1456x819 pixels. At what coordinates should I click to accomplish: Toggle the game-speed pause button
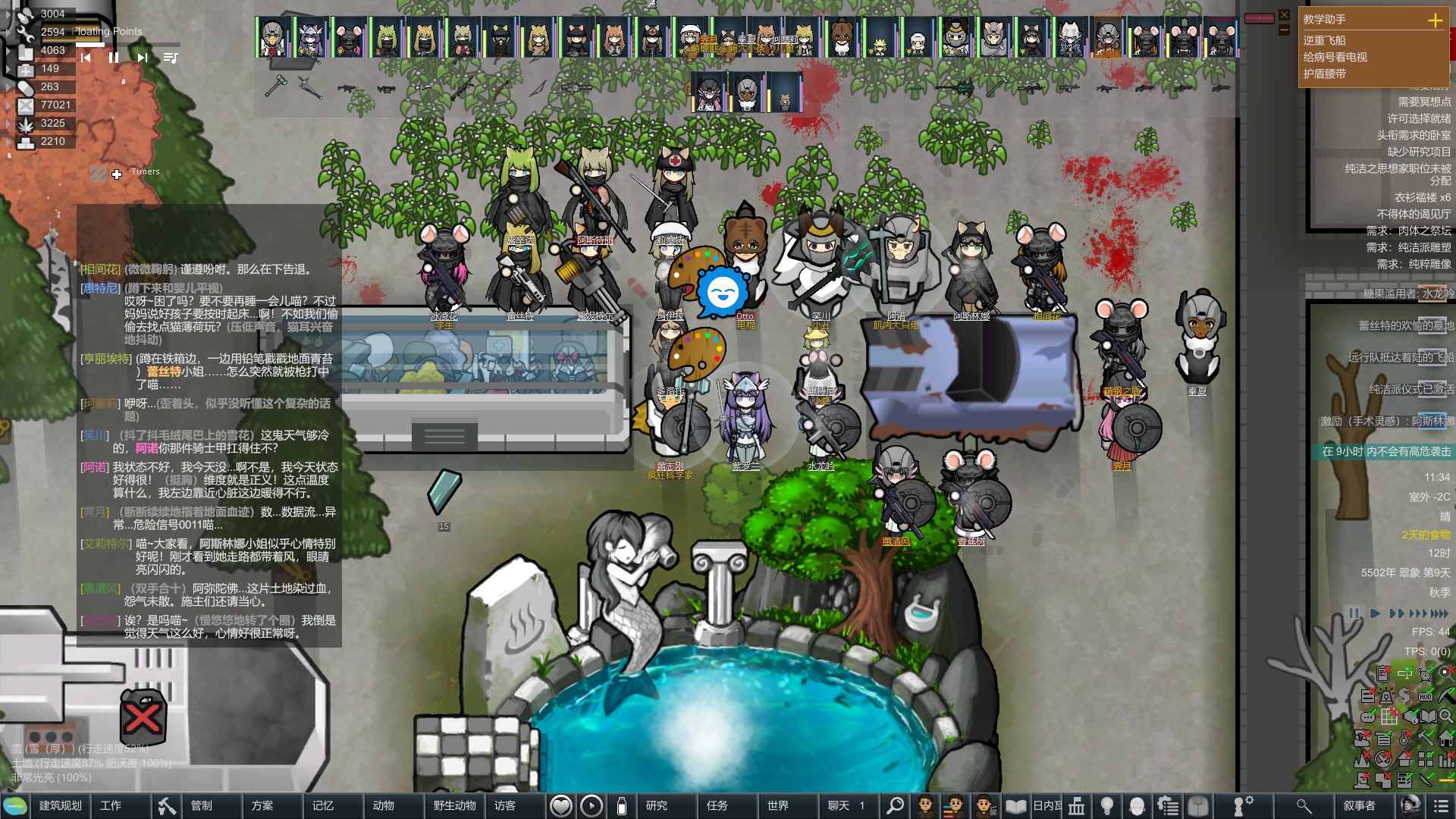pos(1354,613)
